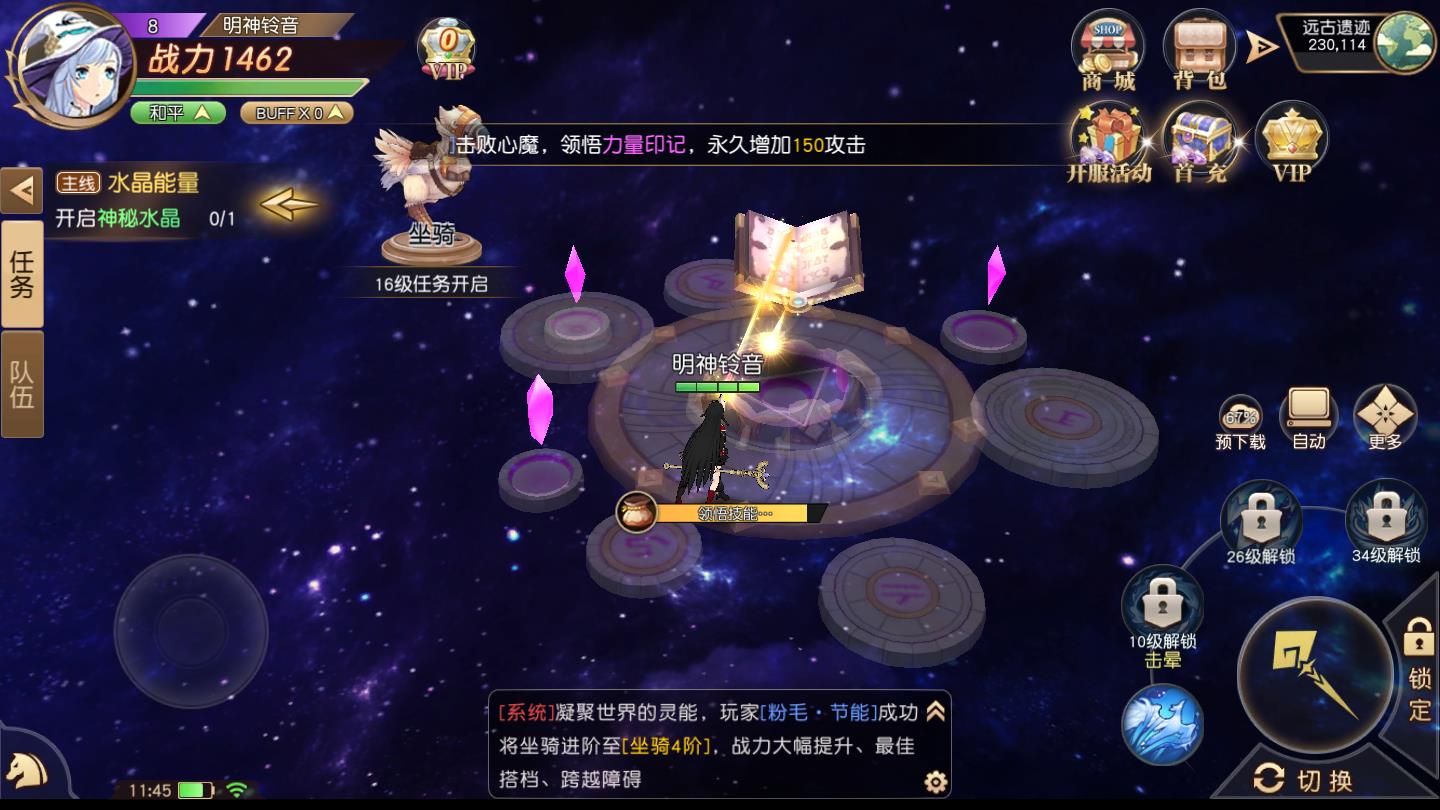Screen dimensions: 1440x810
Task: Open the 商城 shop
Action: pyautogui.click(x=1108, y=48)
